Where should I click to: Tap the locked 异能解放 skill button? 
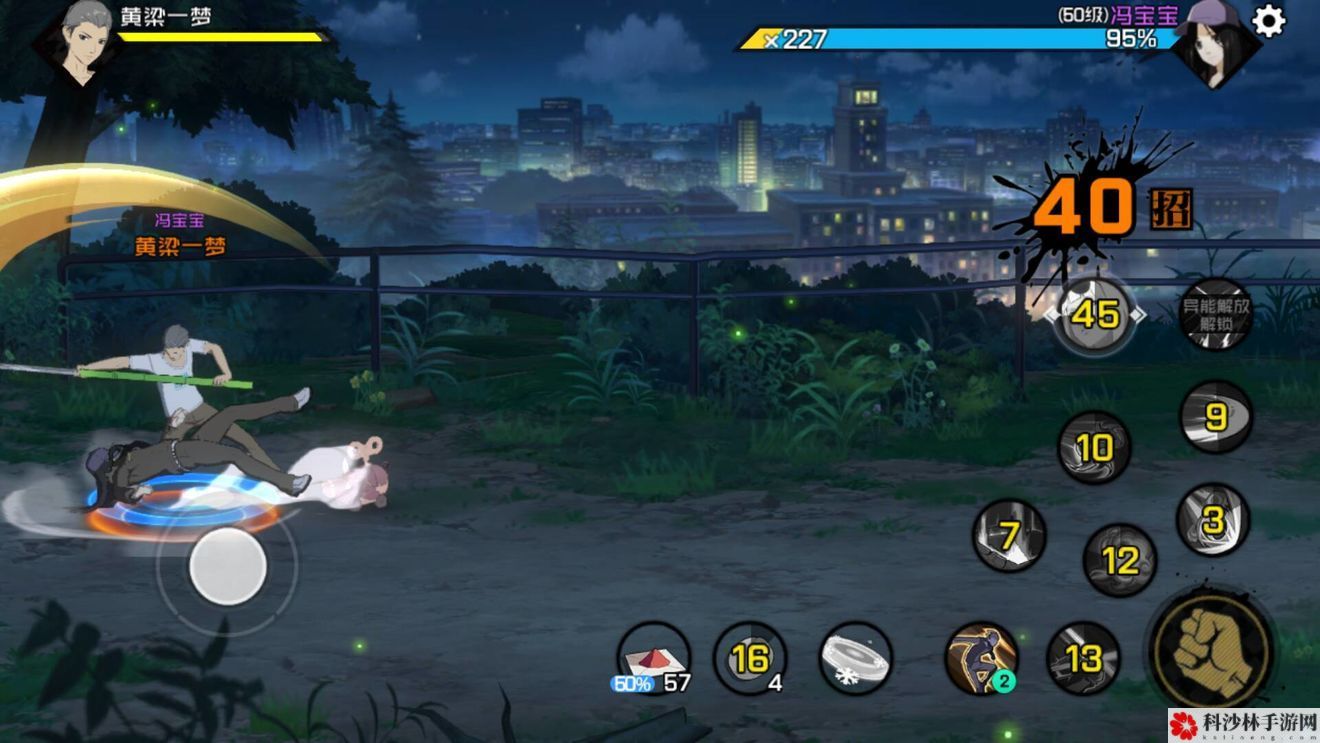coord(1217,316)
